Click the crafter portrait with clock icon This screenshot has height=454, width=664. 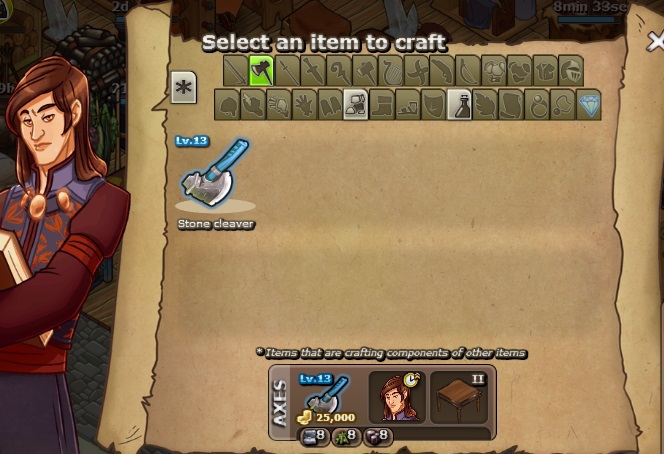point(397,398)
